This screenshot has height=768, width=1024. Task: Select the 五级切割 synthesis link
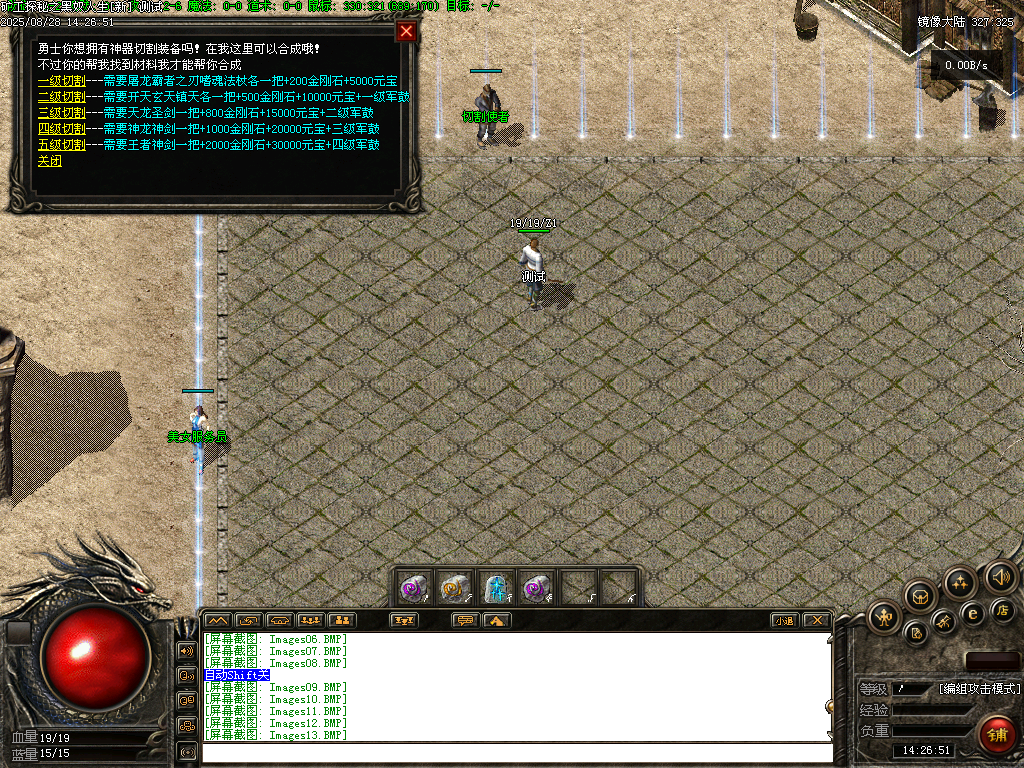point(61,145)
